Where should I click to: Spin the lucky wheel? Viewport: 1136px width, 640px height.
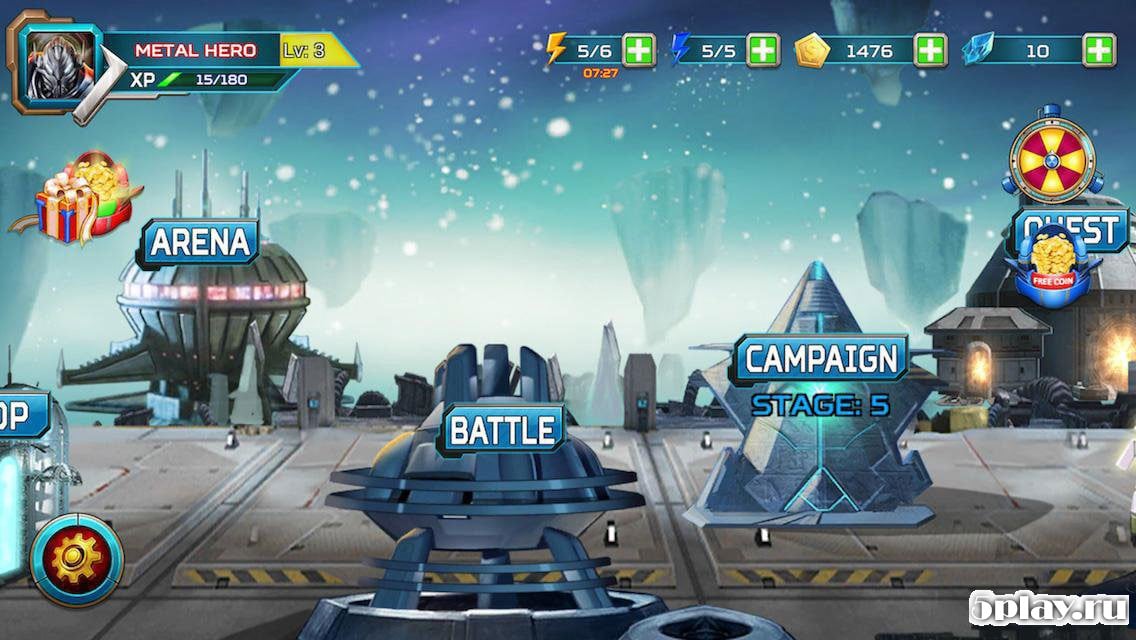(1052, 159)
